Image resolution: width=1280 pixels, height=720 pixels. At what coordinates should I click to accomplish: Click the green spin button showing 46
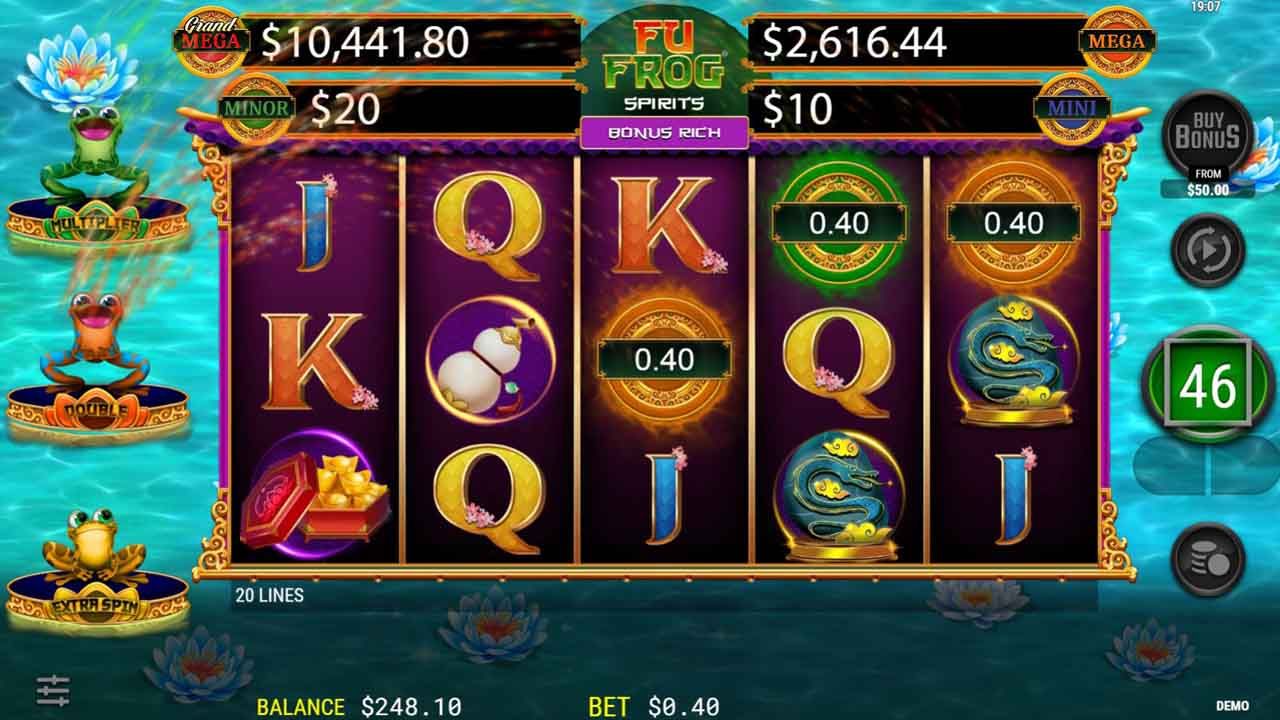(1208, 386)
